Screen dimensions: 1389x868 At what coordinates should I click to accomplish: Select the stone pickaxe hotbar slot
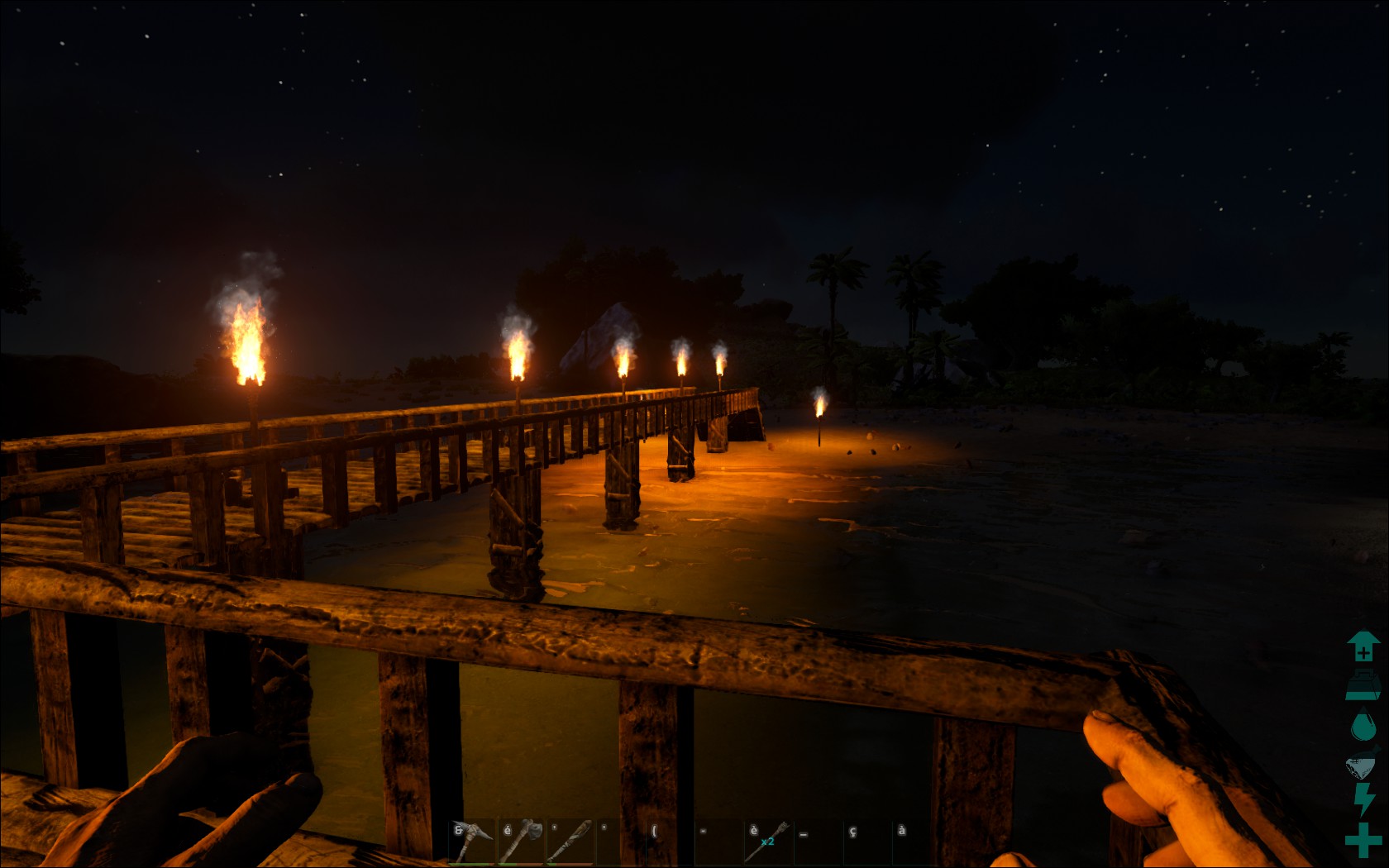472,842
